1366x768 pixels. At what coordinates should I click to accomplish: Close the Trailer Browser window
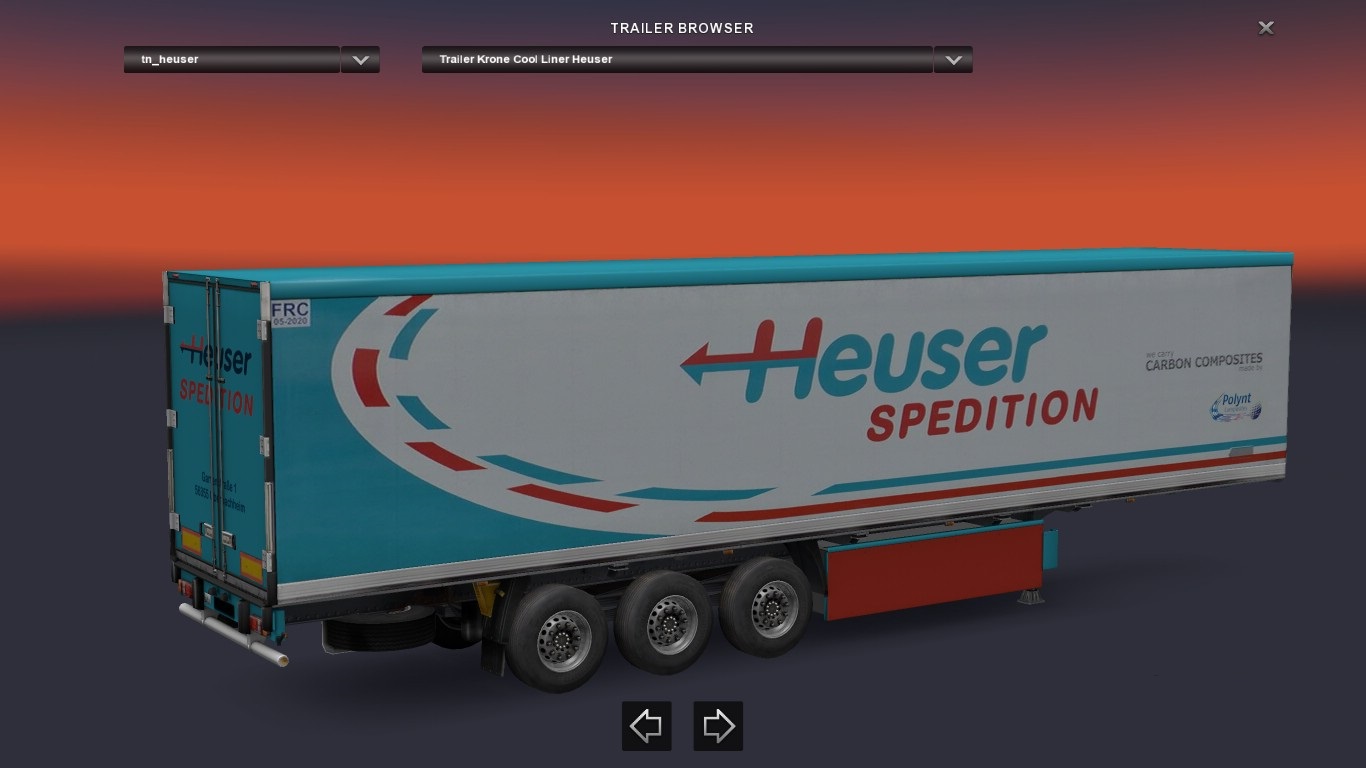[1266, 28]
